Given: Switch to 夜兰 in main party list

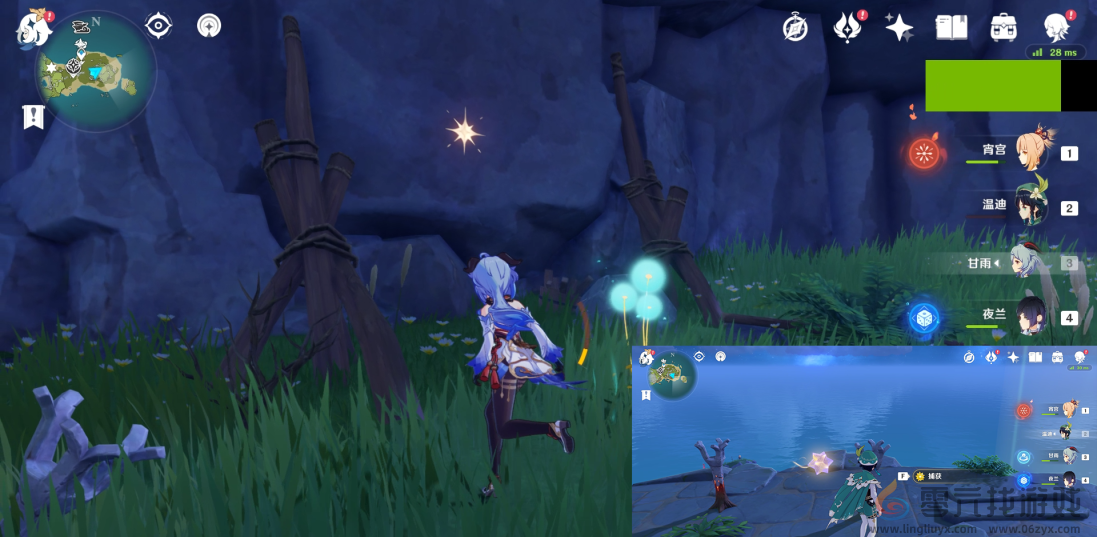Looking at the screenshot, I should click(x=1031, y=317).
